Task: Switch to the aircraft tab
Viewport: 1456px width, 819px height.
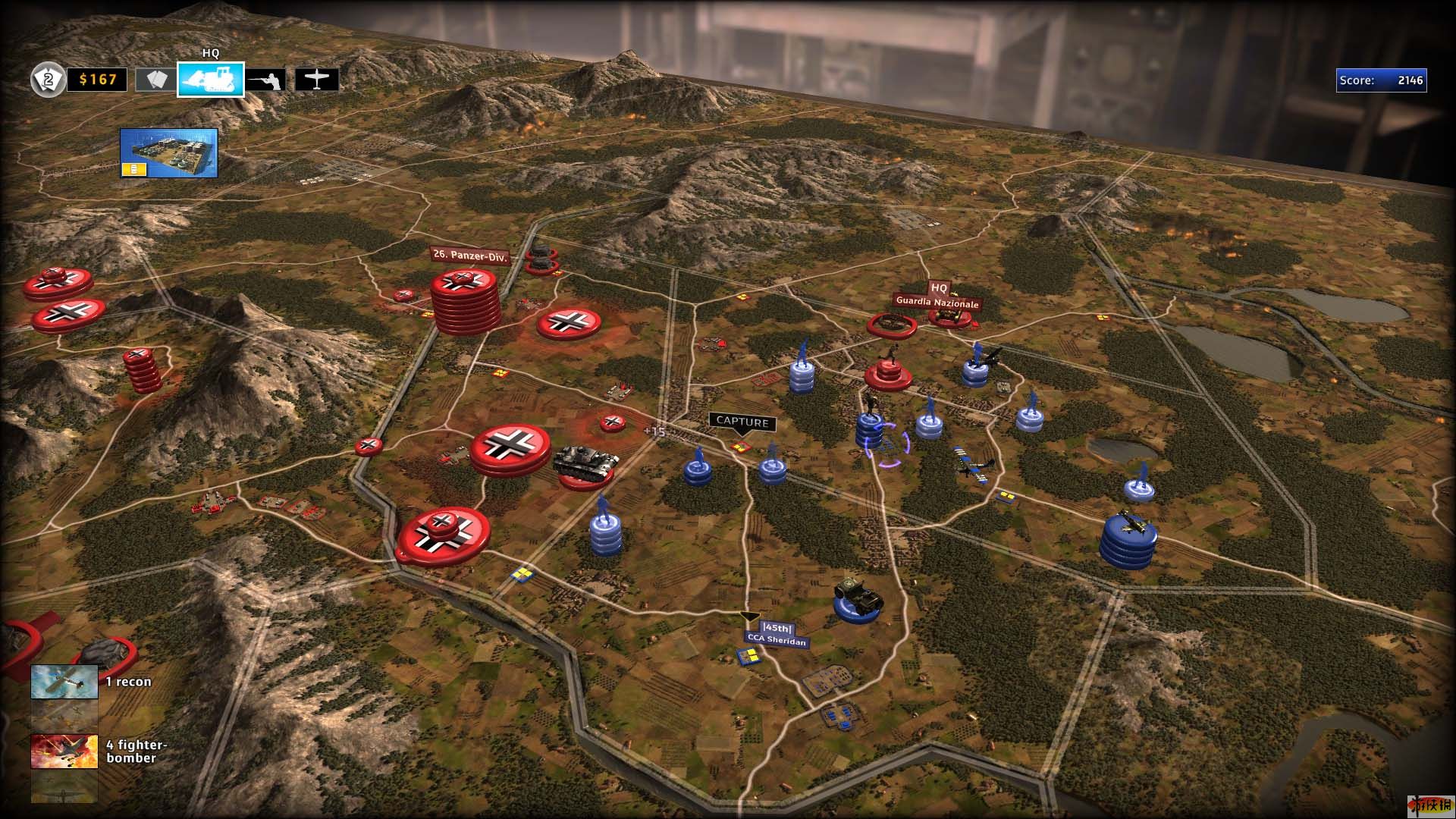Action: tap(317, 80)
